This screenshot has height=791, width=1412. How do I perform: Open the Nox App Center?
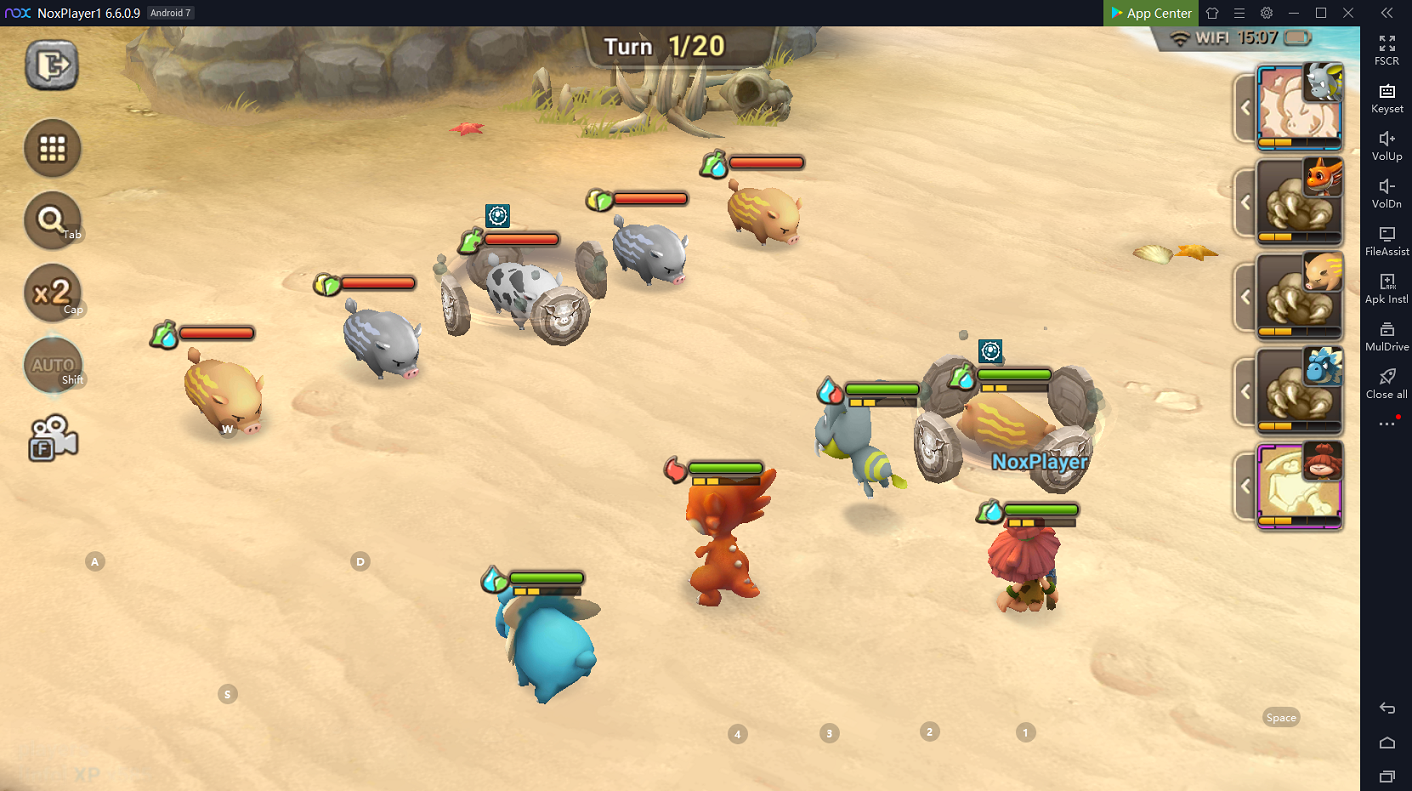(1150, 13)
